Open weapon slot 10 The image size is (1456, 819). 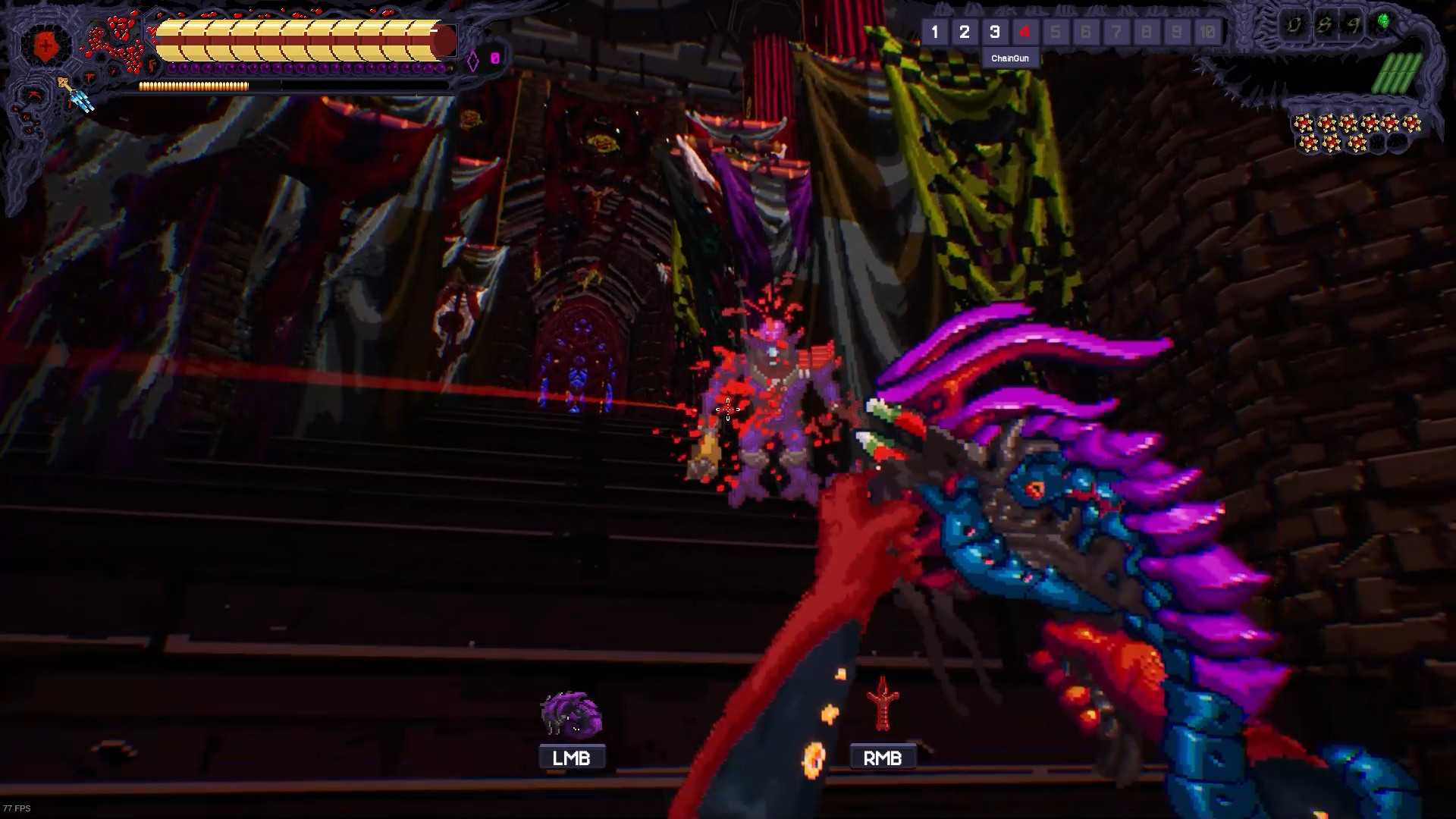coord(1207,32)
